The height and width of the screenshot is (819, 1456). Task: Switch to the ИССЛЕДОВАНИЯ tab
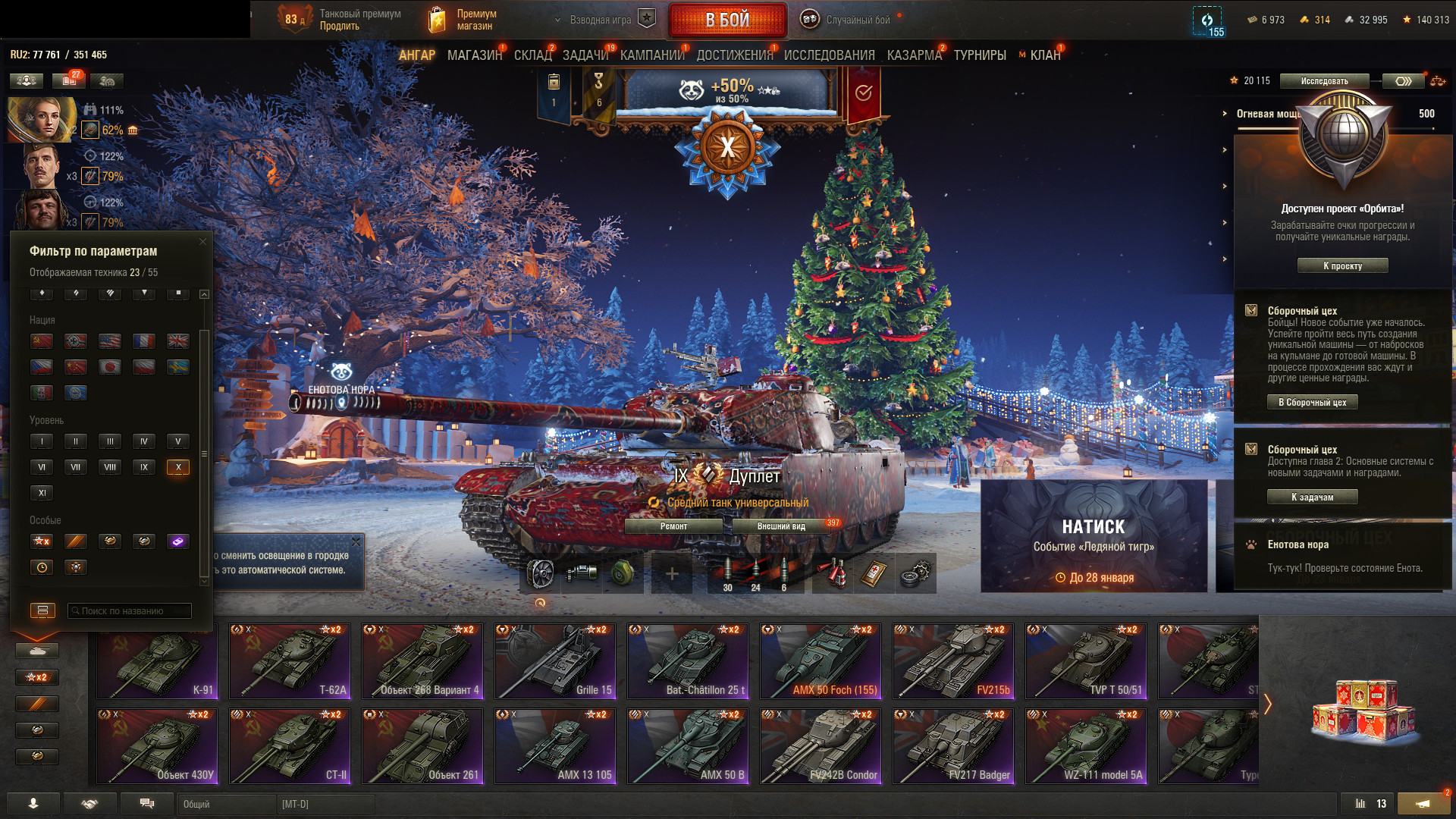coord(829,55)
